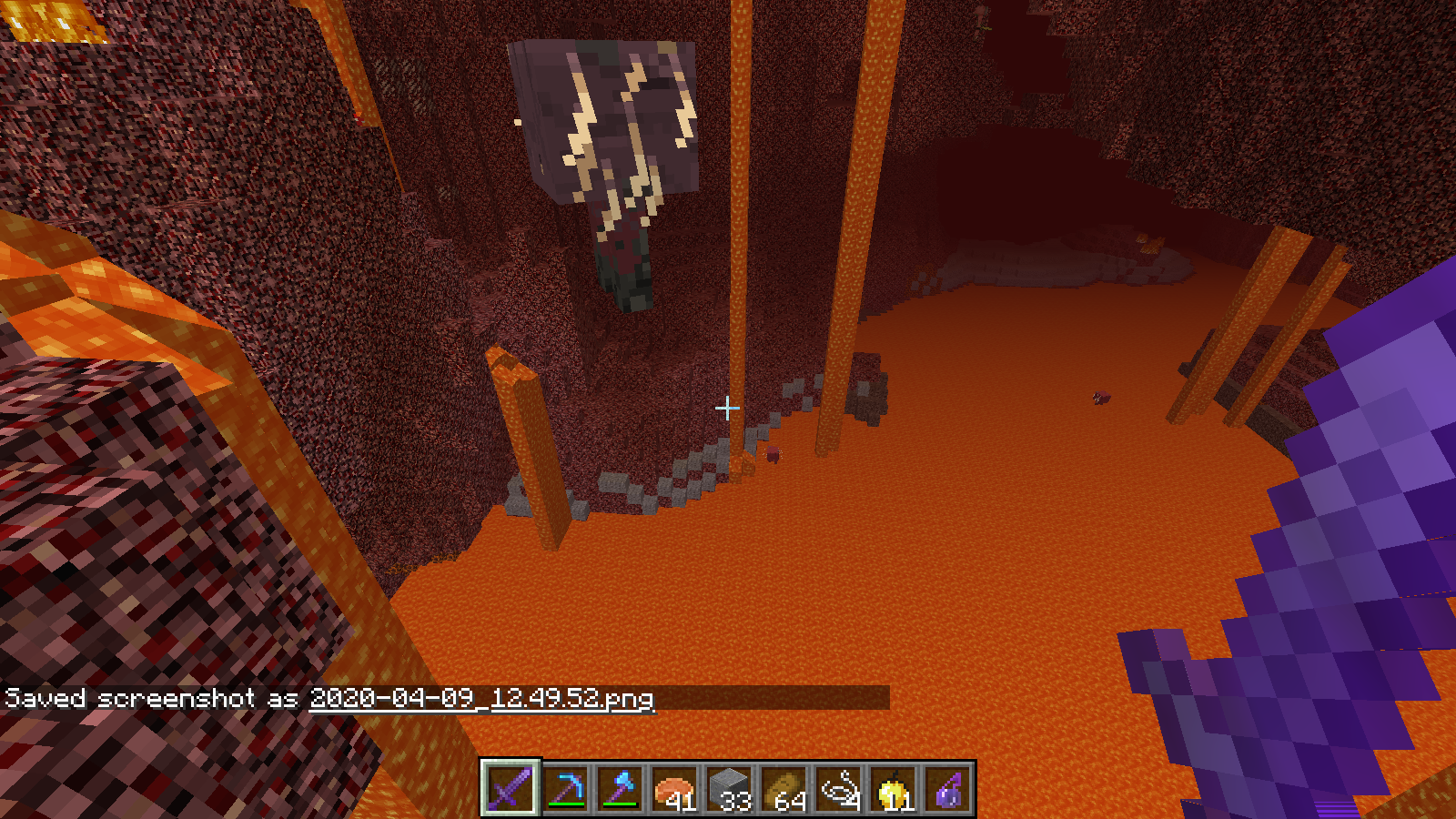
Task: Choose the diamond axe in the hotbar
Action: tap(620, 788)
